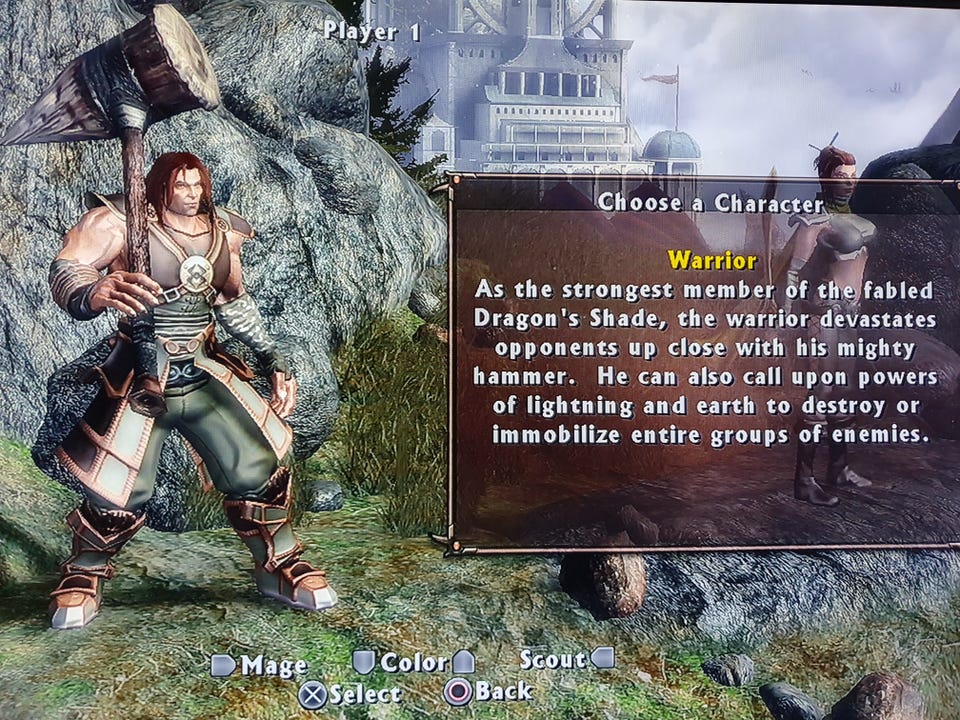Go Back from character selection
960x720 pixels.
click(x=489, y=691)
